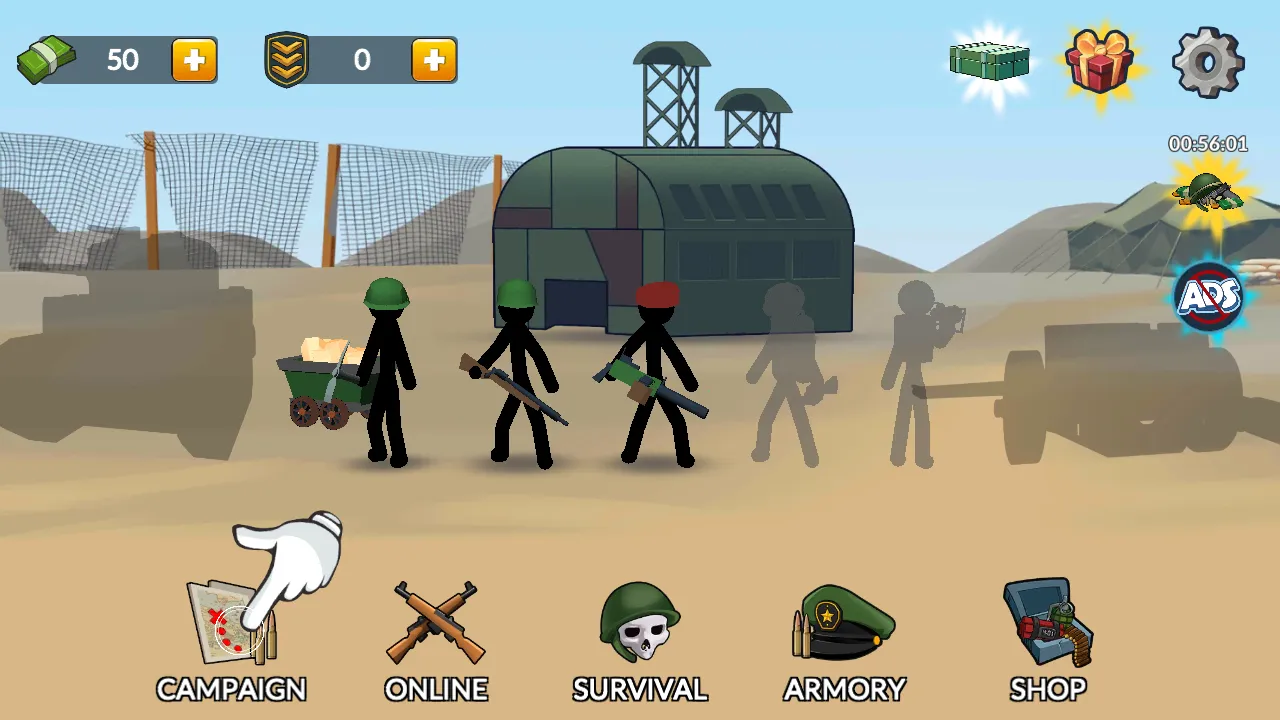Claim the red gift box reward

pos(1099,61)
